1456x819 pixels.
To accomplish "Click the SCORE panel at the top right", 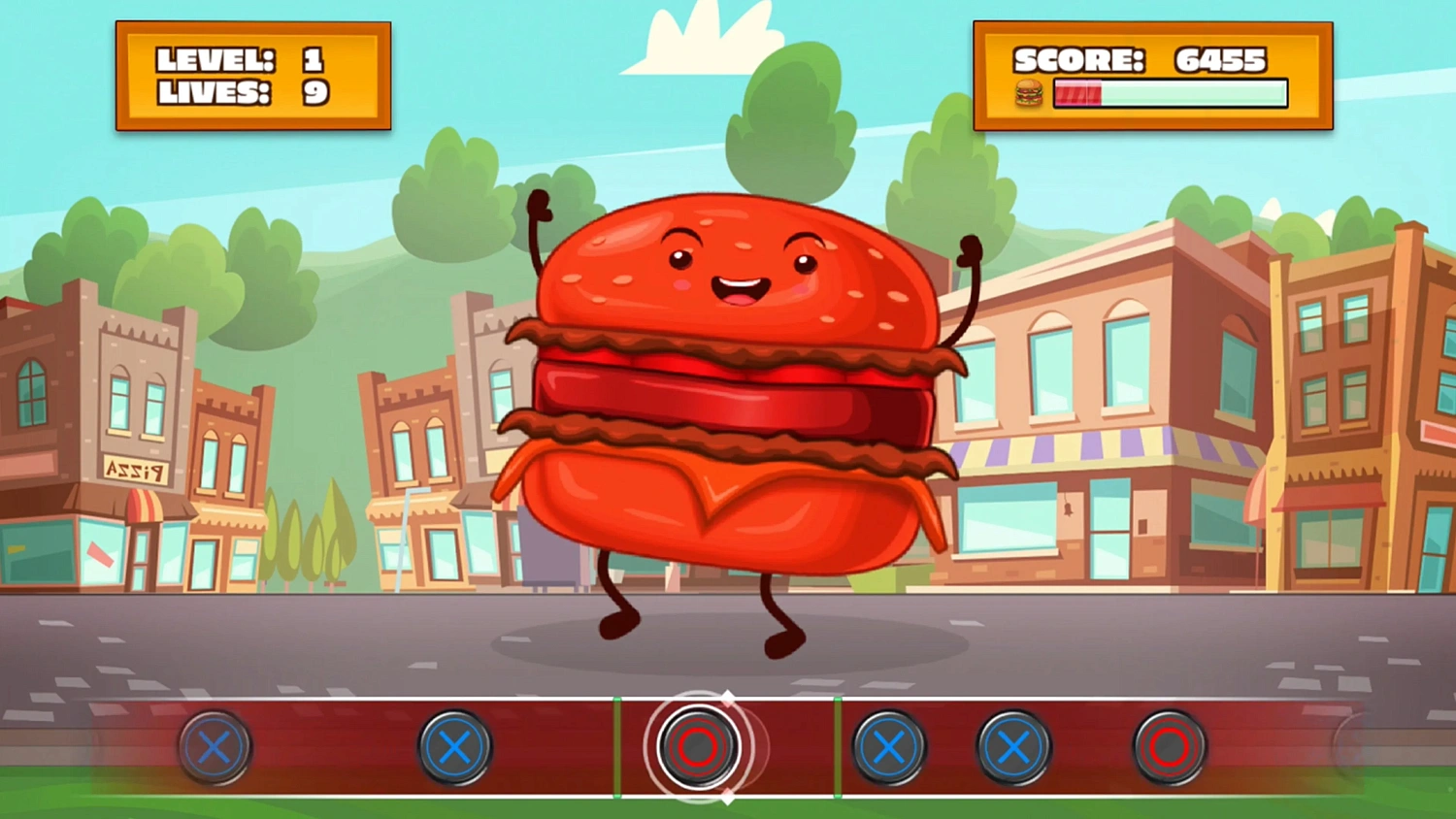I will click(1153, 76).
